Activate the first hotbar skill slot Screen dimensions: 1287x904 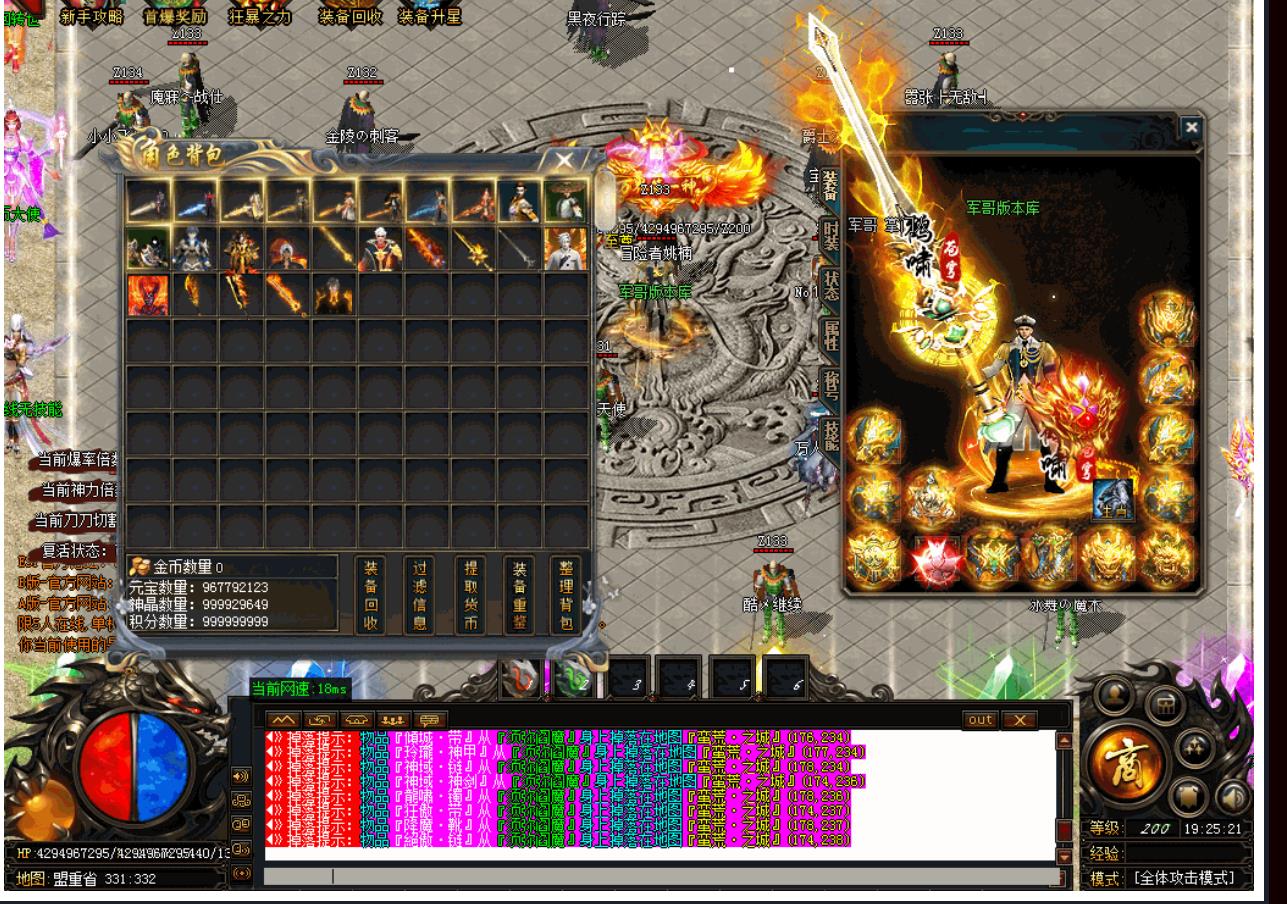(522, 677)
